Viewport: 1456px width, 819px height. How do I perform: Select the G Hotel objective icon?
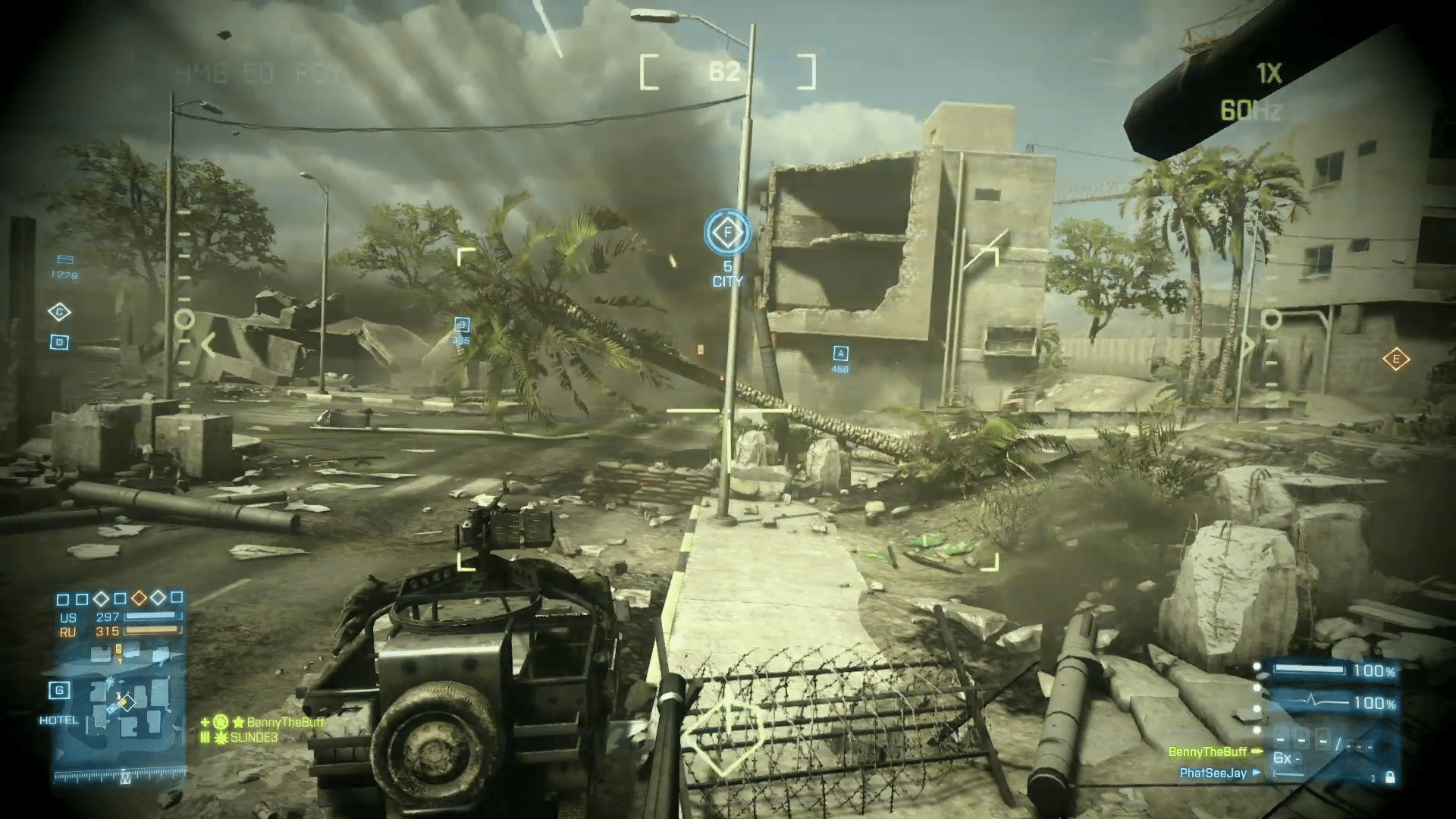point(59,690)
